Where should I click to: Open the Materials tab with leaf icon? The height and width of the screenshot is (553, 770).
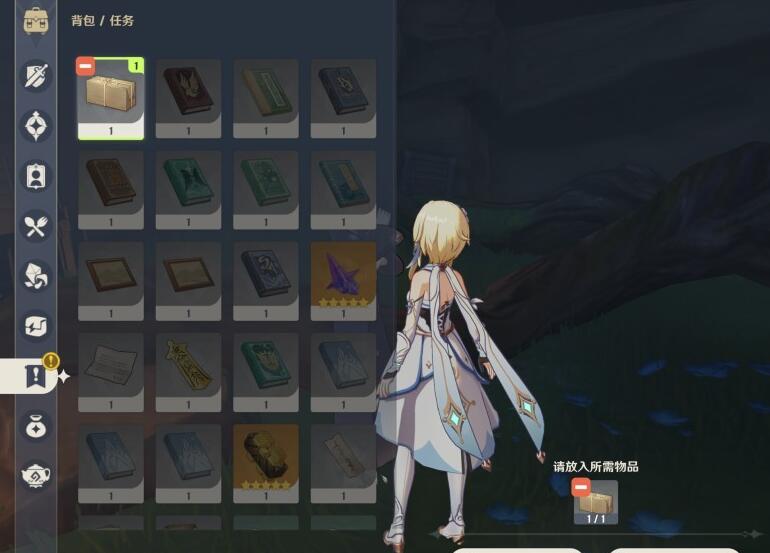[x=37, y=275]
